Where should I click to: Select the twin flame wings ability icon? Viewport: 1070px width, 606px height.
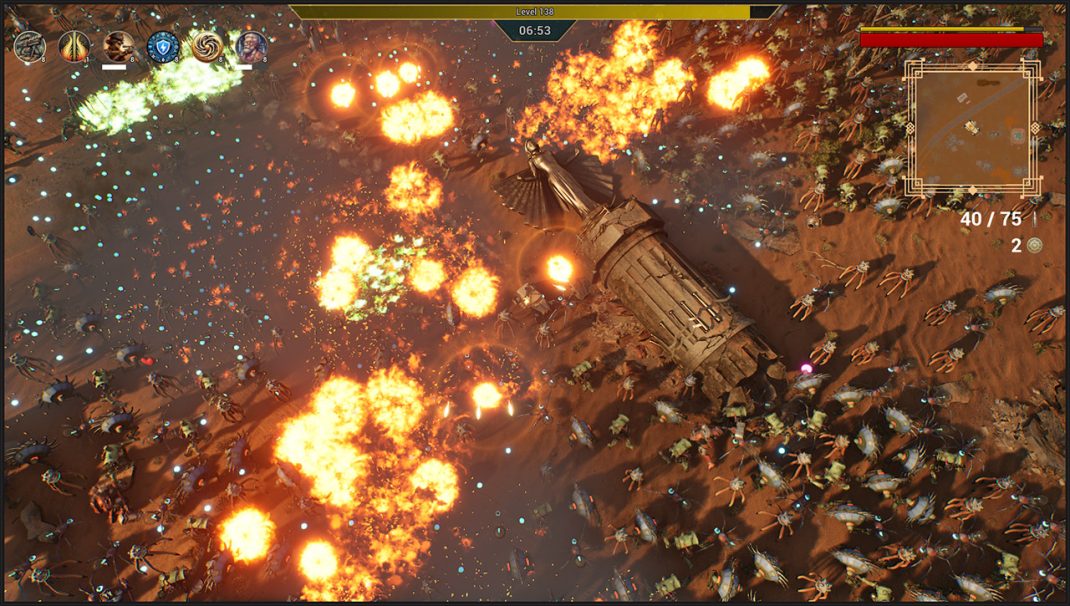pyautogui.click(x=74, y=46)
